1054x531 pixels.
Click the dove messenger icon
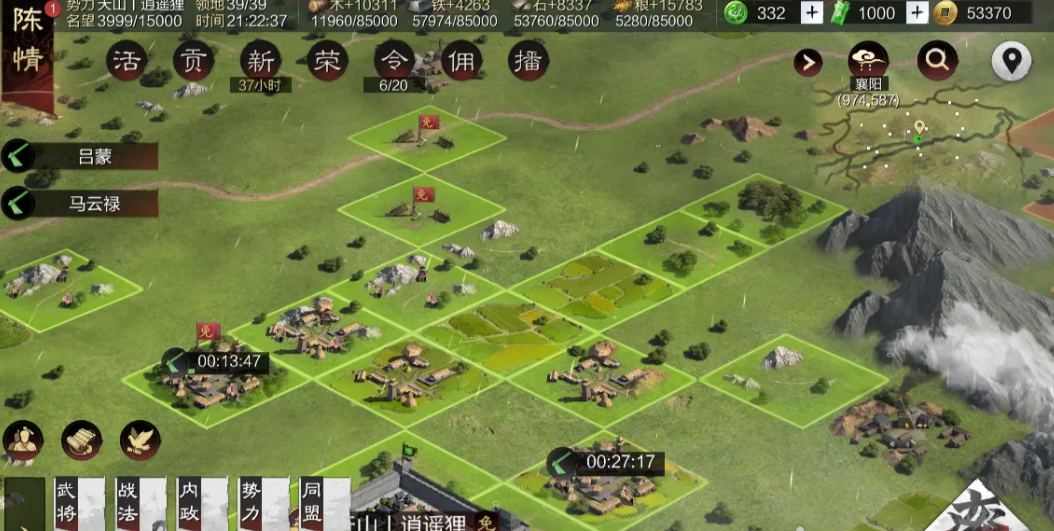[x=141, y=440]
